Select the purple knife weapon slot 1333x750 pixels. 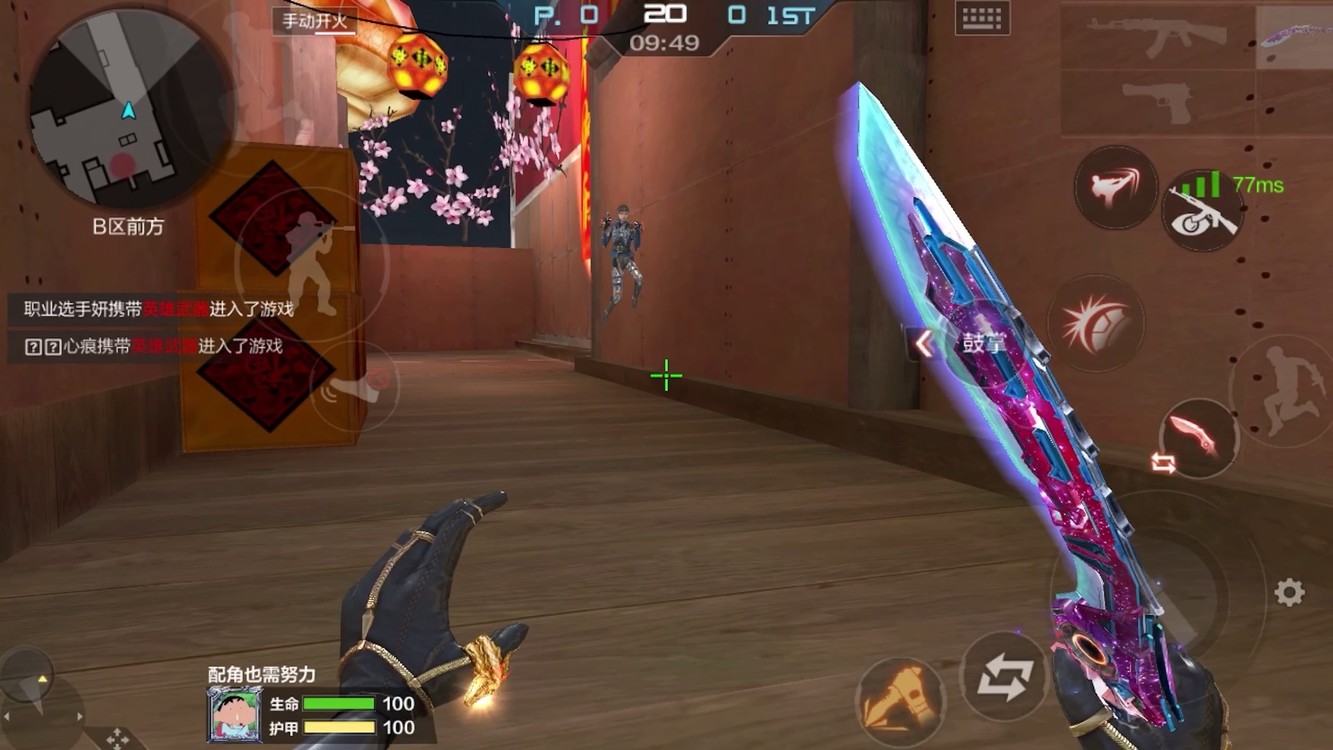pos(1296,36)
